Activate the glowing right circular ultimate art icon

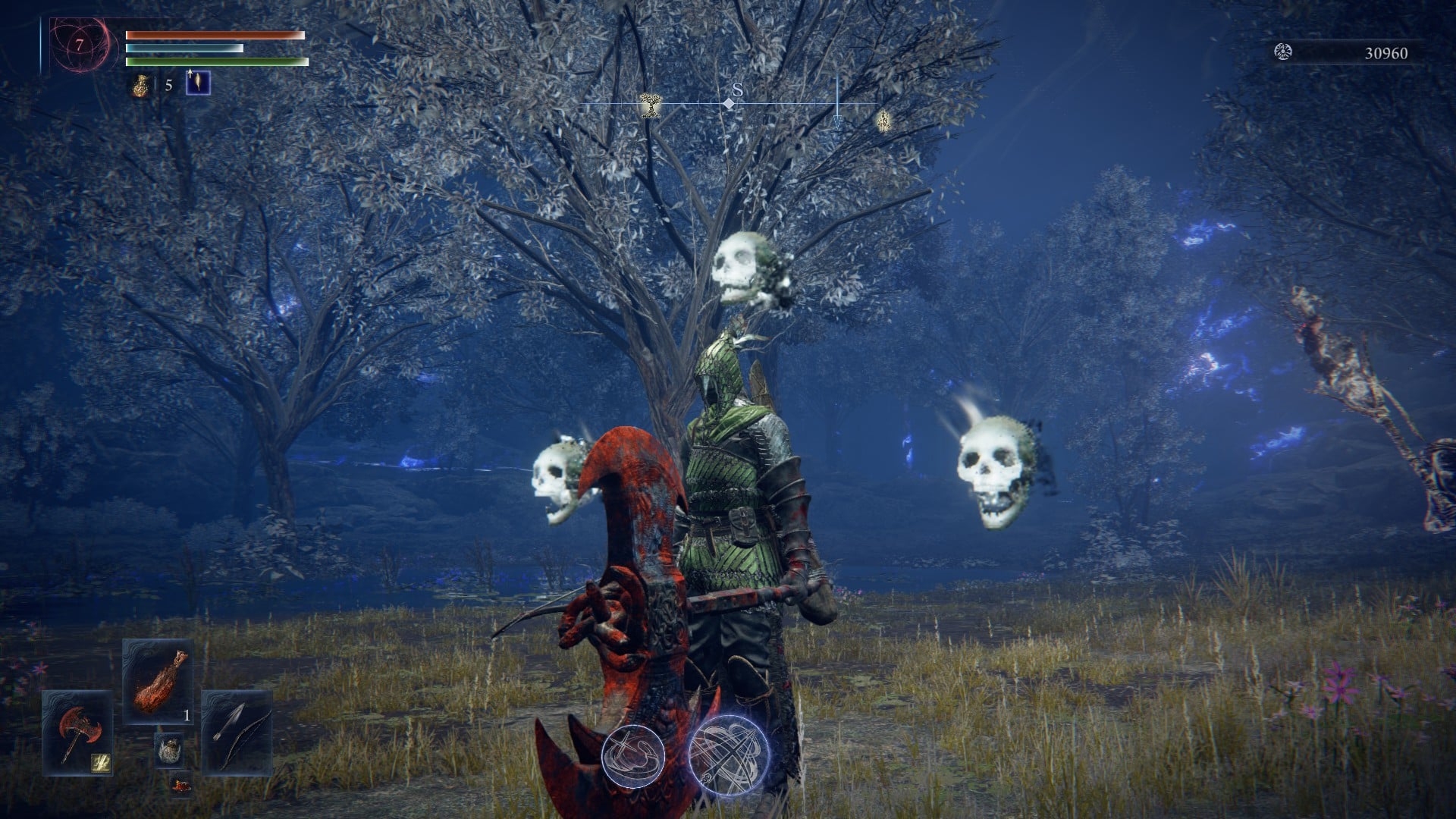729,754
